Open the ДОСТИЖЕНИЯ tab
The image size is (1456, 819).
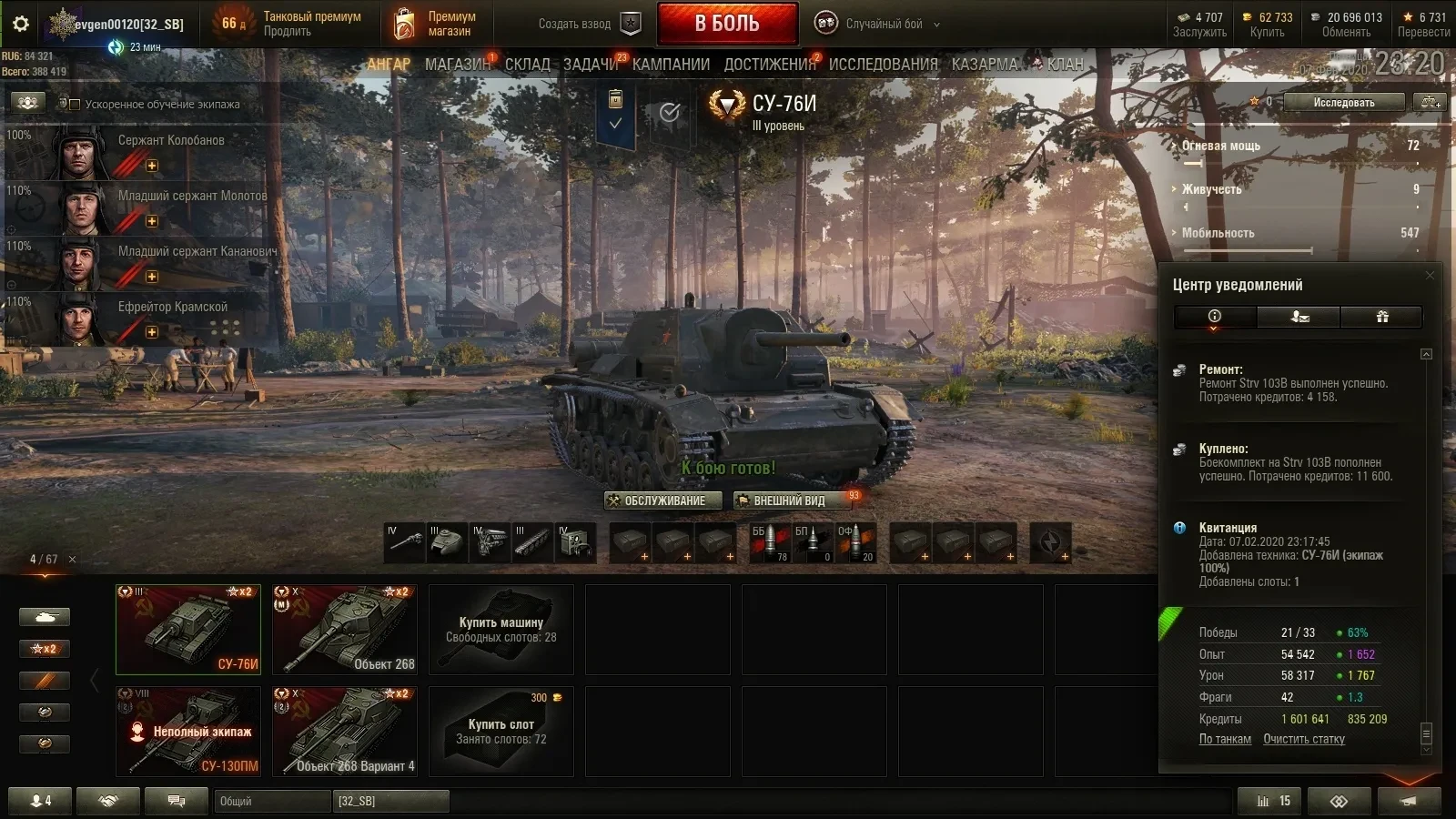(770, 65)
